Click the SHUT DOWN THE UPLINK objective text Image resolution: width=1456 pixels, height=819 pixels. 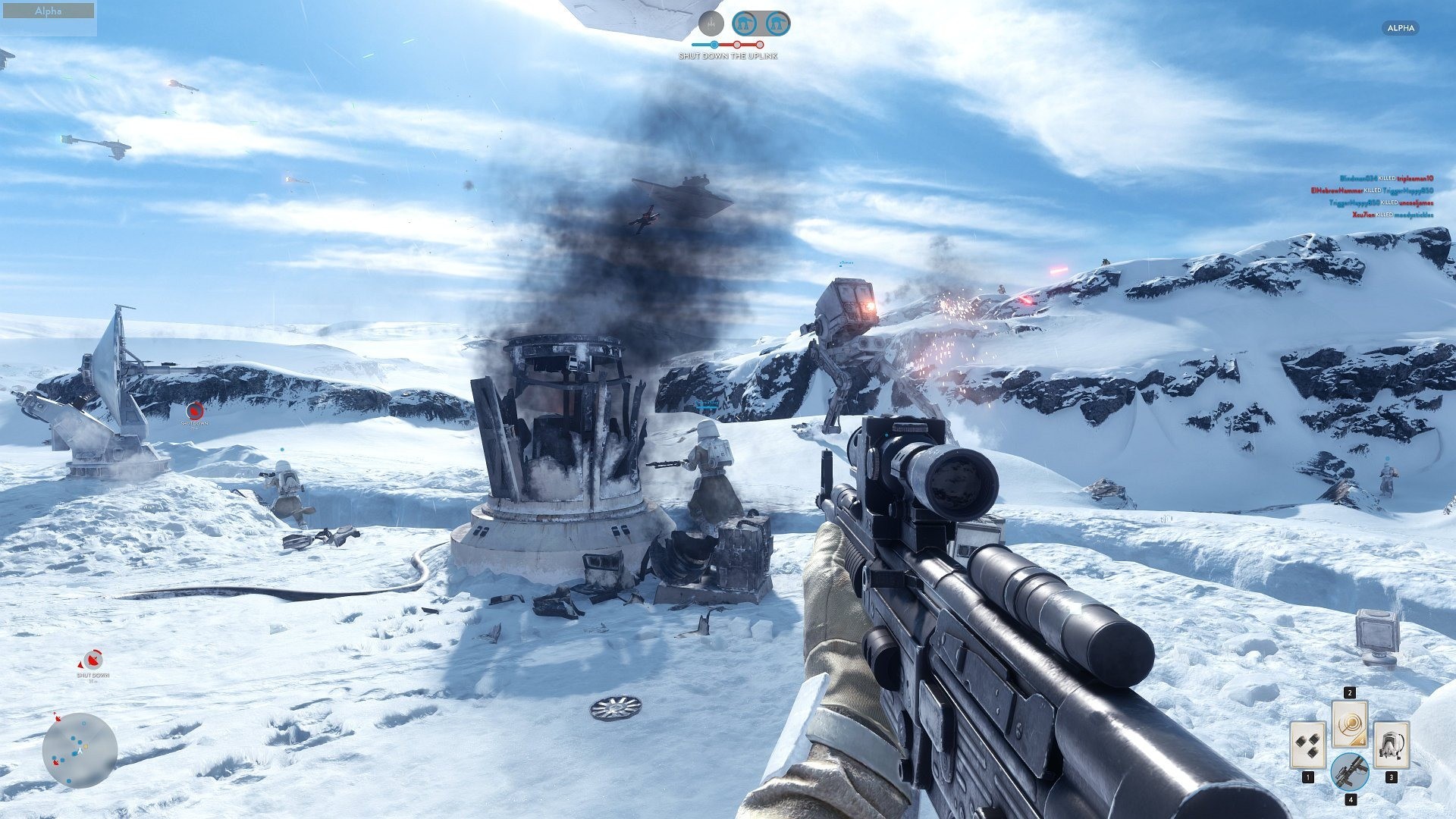pos(730,56)
